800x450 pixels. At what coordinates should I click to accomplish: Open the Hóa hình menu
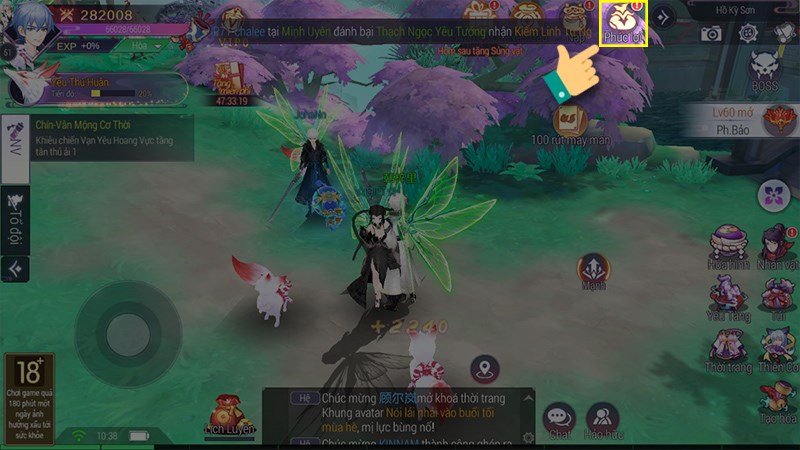727,243
